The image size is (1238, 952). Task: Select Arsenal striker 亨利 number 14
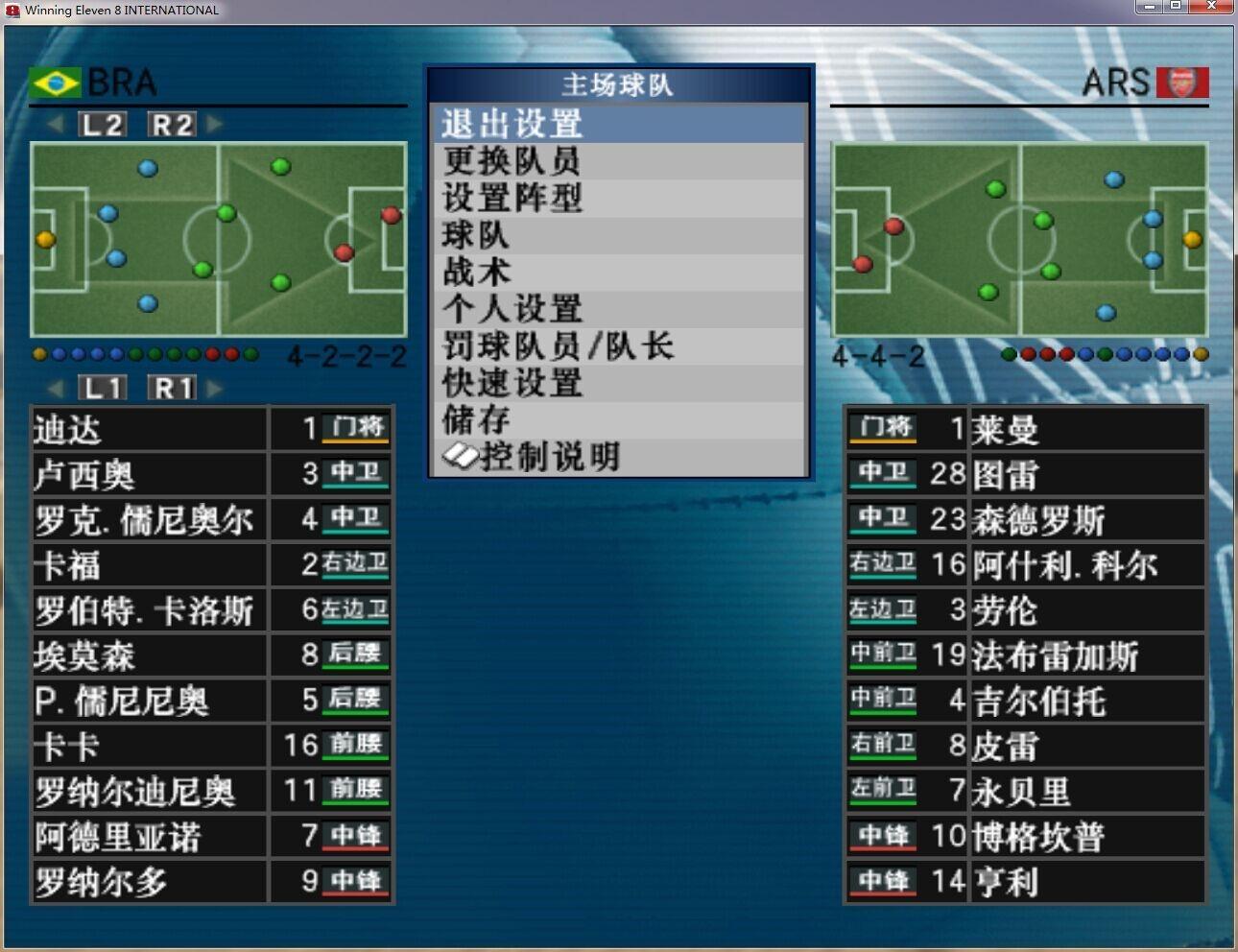1024,881
